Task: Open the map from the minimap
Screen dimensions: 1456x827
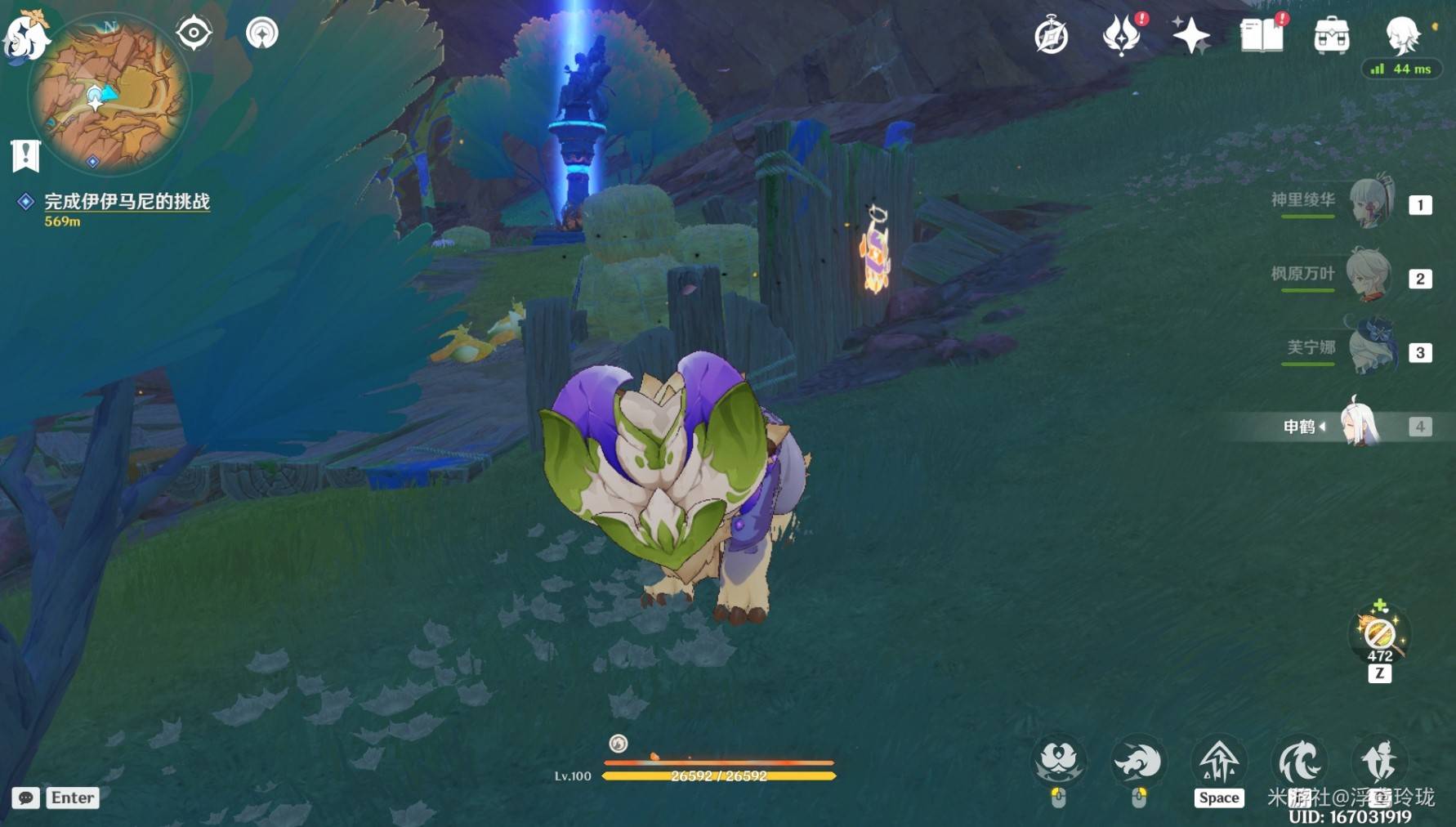Action: pyautogui.click(x=109, y=96)
